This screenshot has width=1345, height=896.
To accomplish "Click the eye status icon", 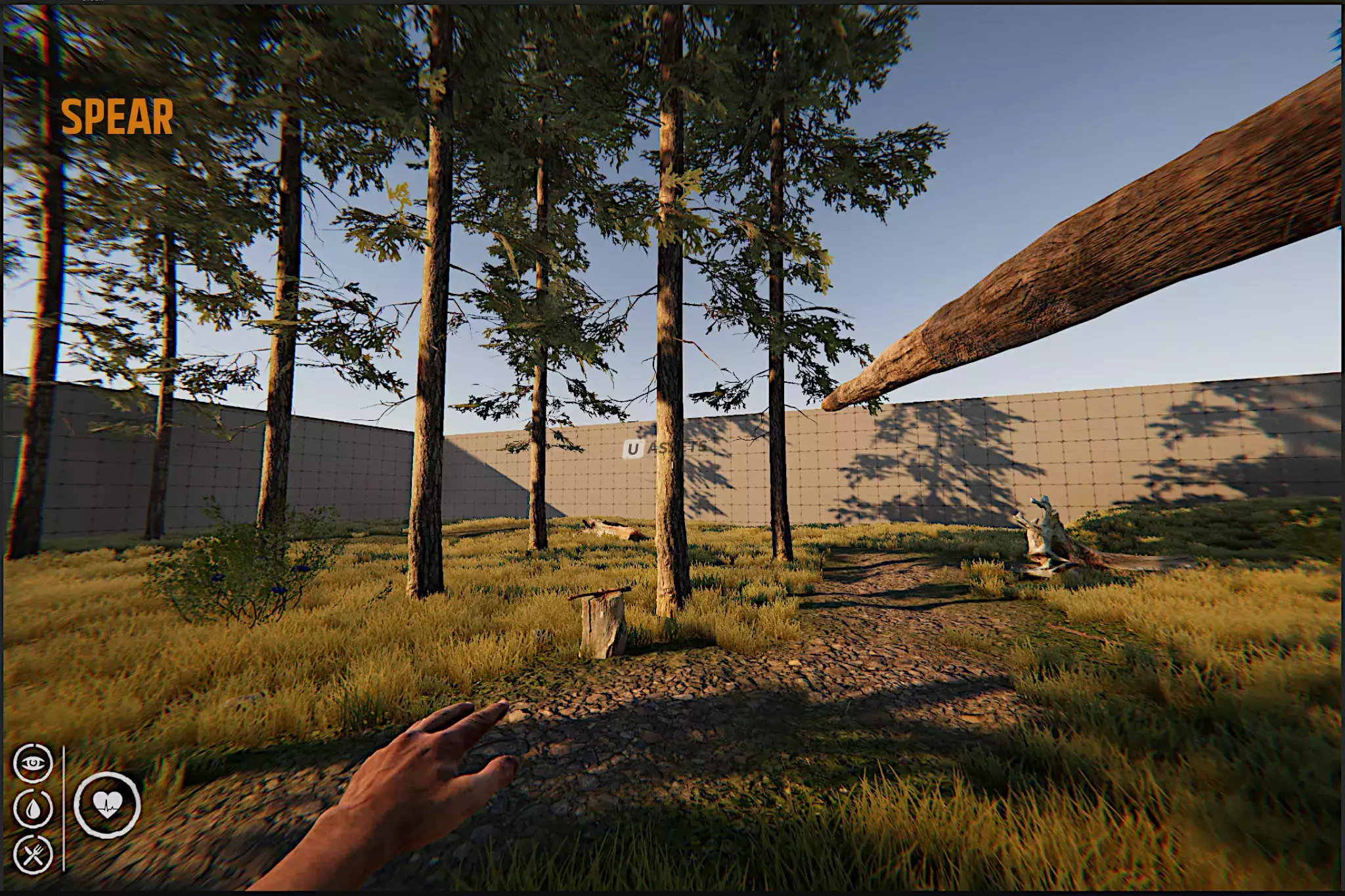I will pos(33,763).
